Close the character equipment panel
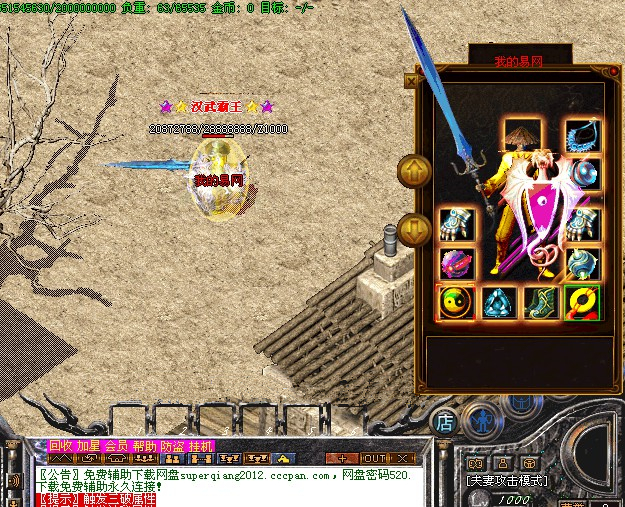The image size is (625, 507). click(411, 80)
